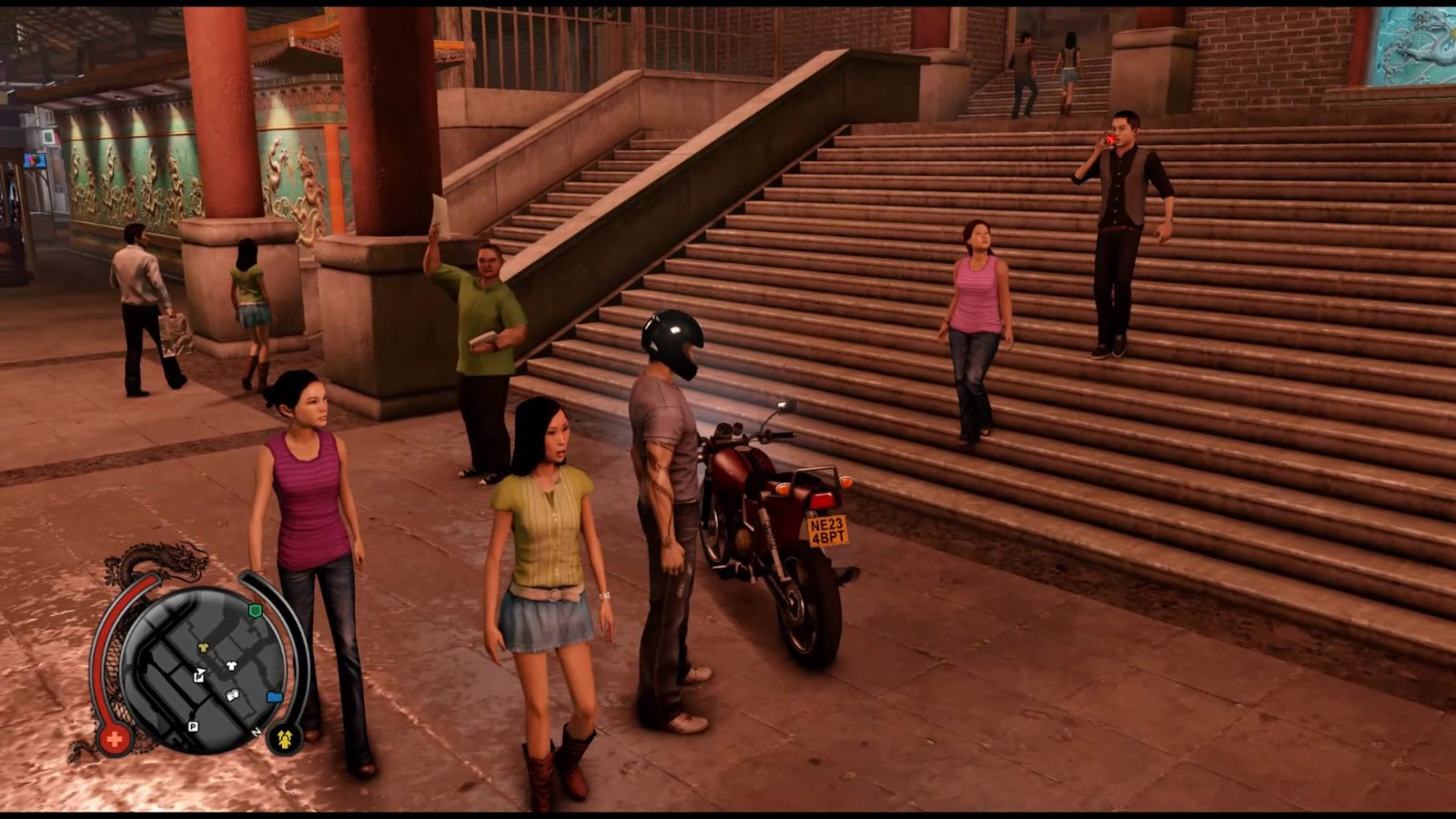This screenshot has width=1456, height=819.
Task: Click the circular minimap
Action: (202, 669)
